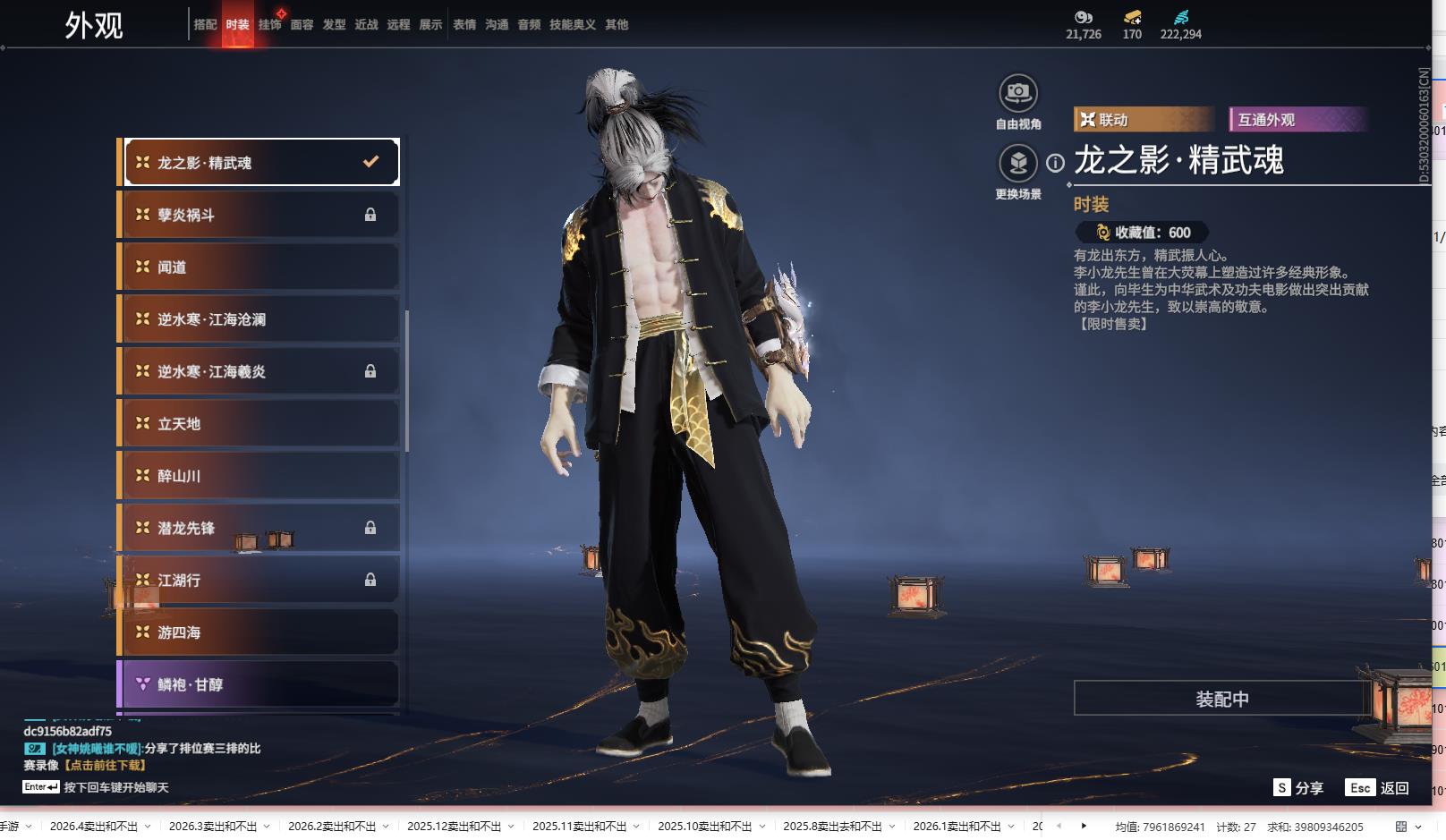Viewport: 1446px width, 840px height.
Task: Pick the 立天地 outfit
Action: (x=259, y=424)
